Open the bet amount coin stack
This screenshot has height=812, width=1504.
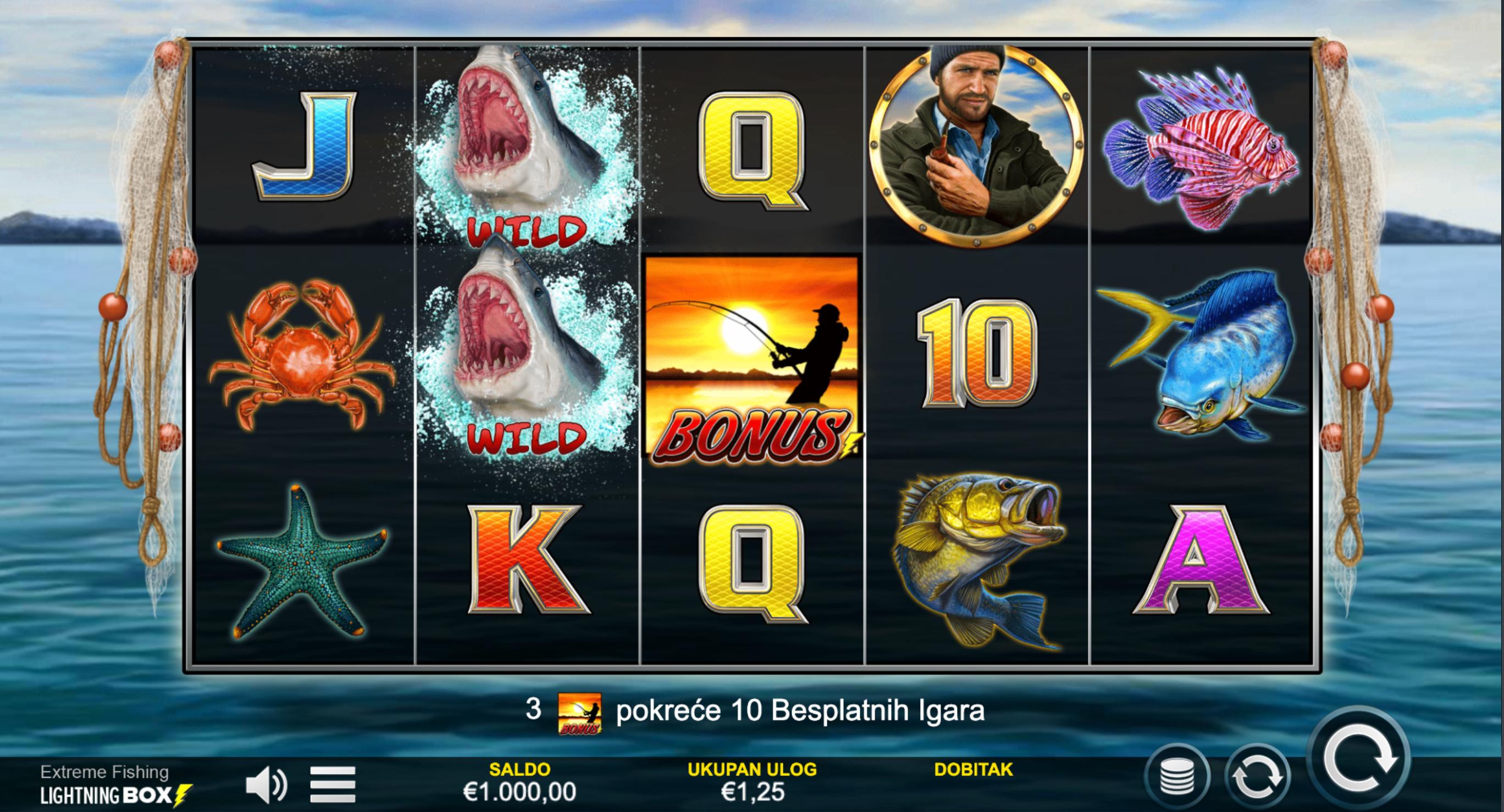1176,777
